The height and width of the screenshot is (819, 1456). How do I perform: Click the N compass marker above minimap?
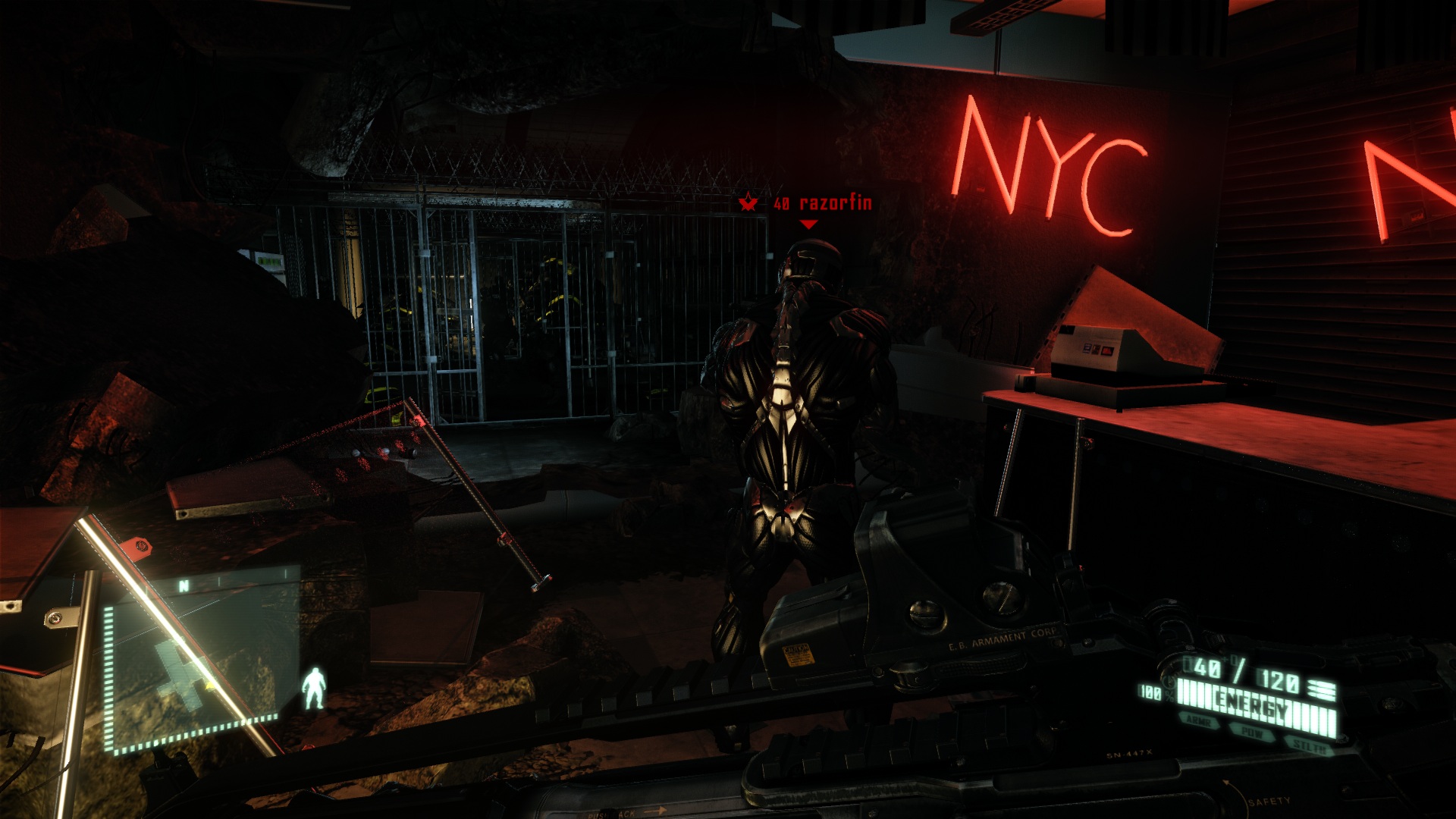[x=184, y=585]
